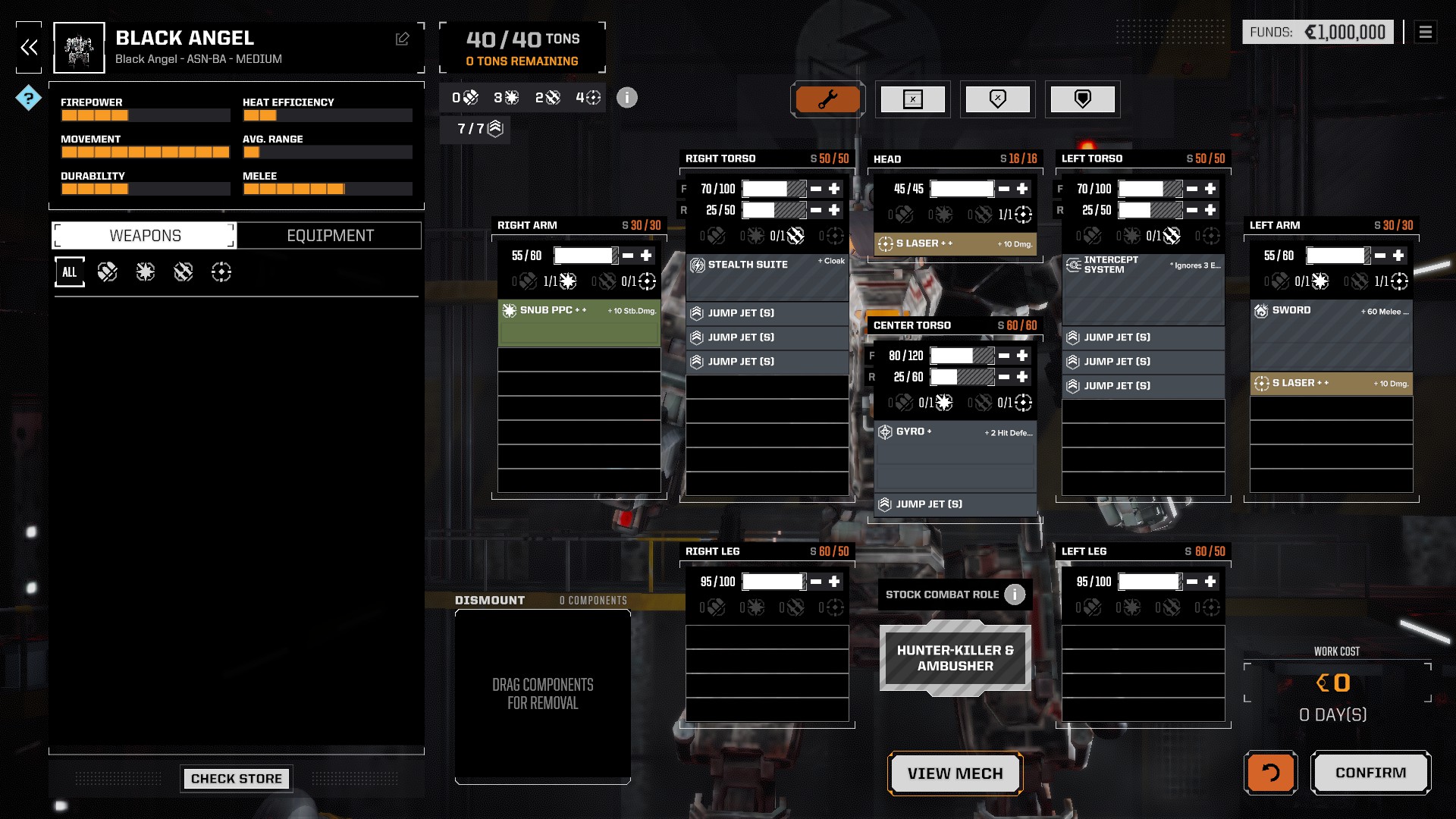Viewport: 1456px width, 819px height.
Task: Go back using the double-arrow button
Action: click(x=29, y=48)
